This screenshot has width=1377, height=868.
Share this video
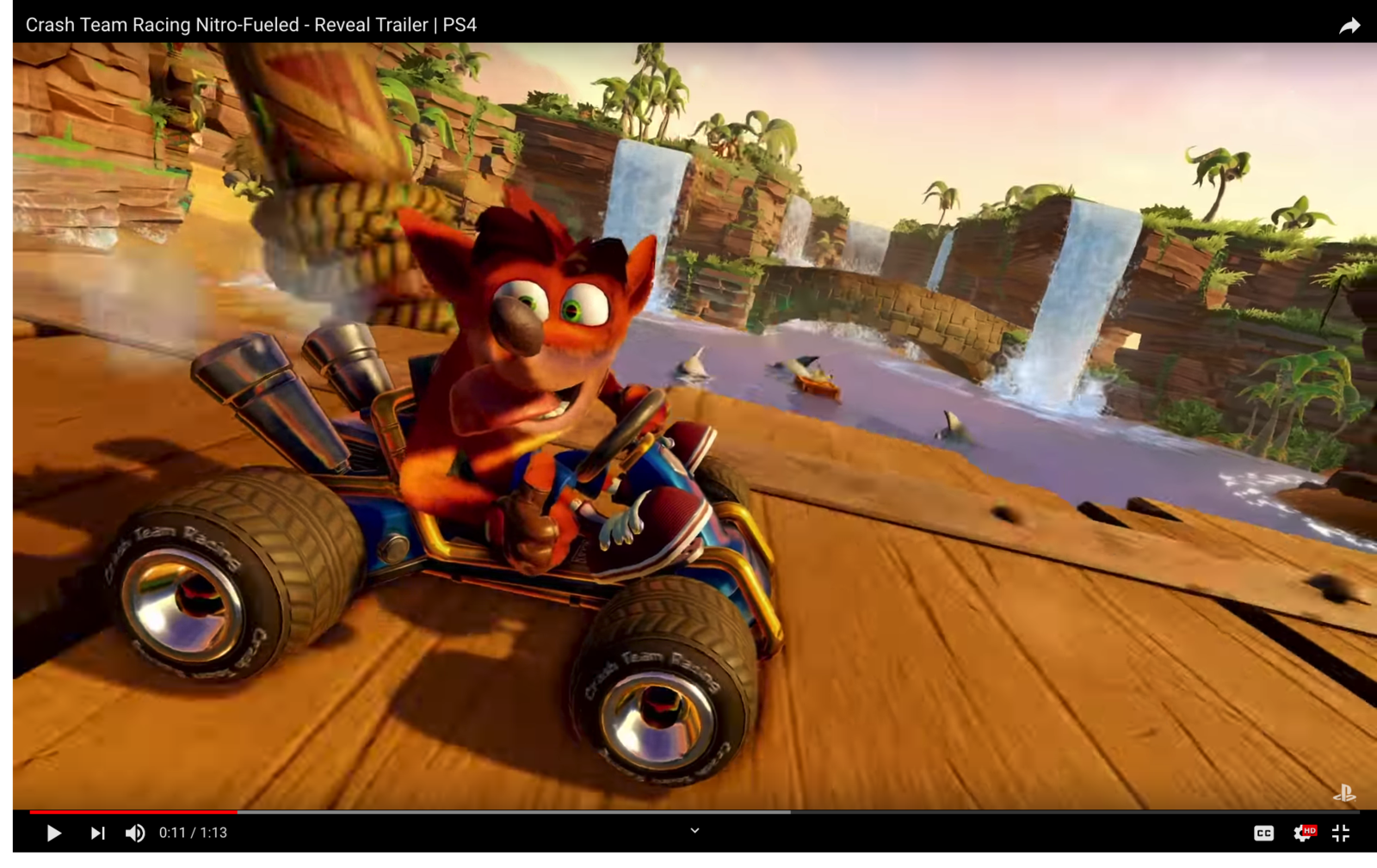coord(1349,25)
